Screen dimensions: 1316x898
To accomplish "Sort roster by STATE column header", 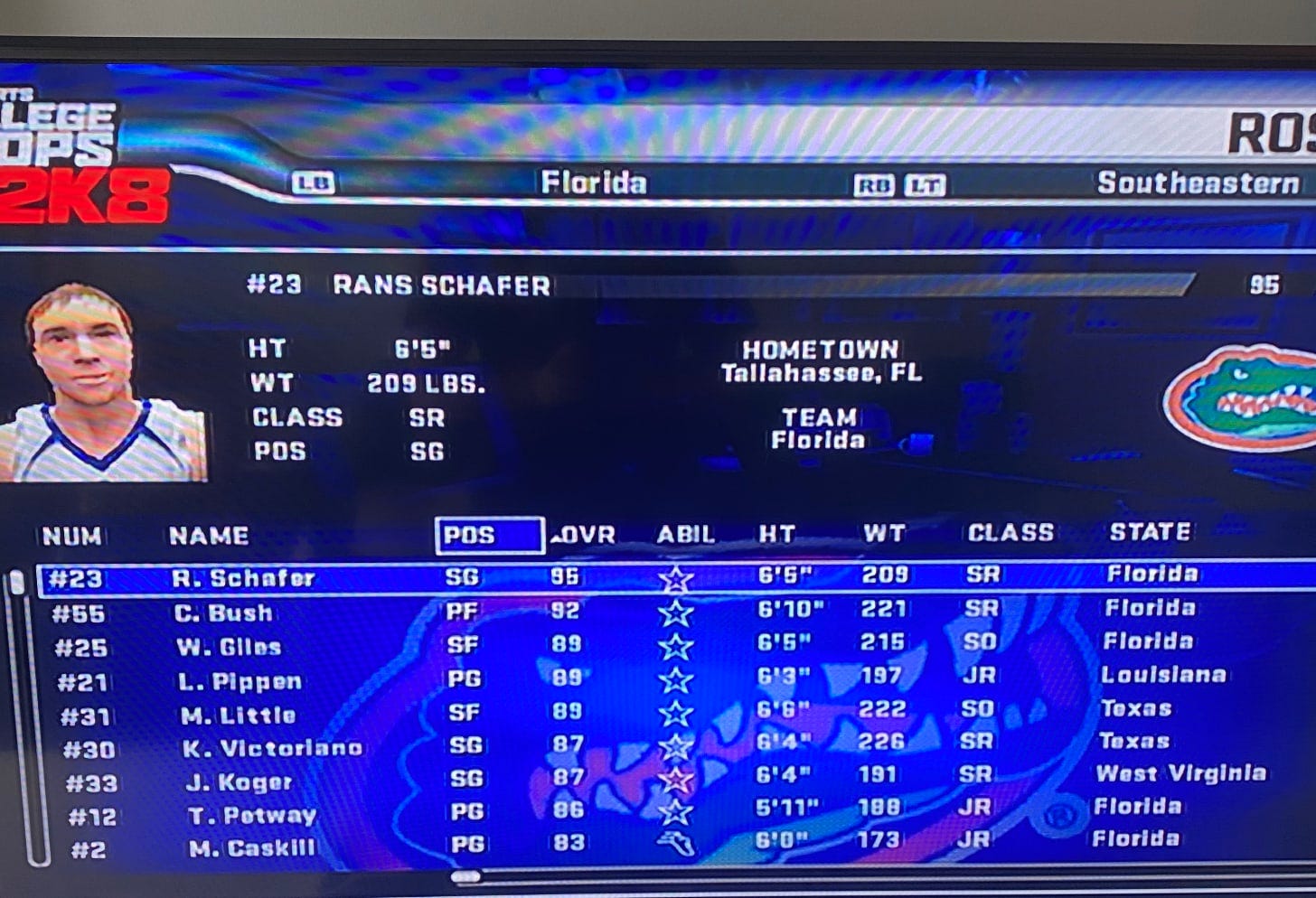I will (x=1150, y=531).
